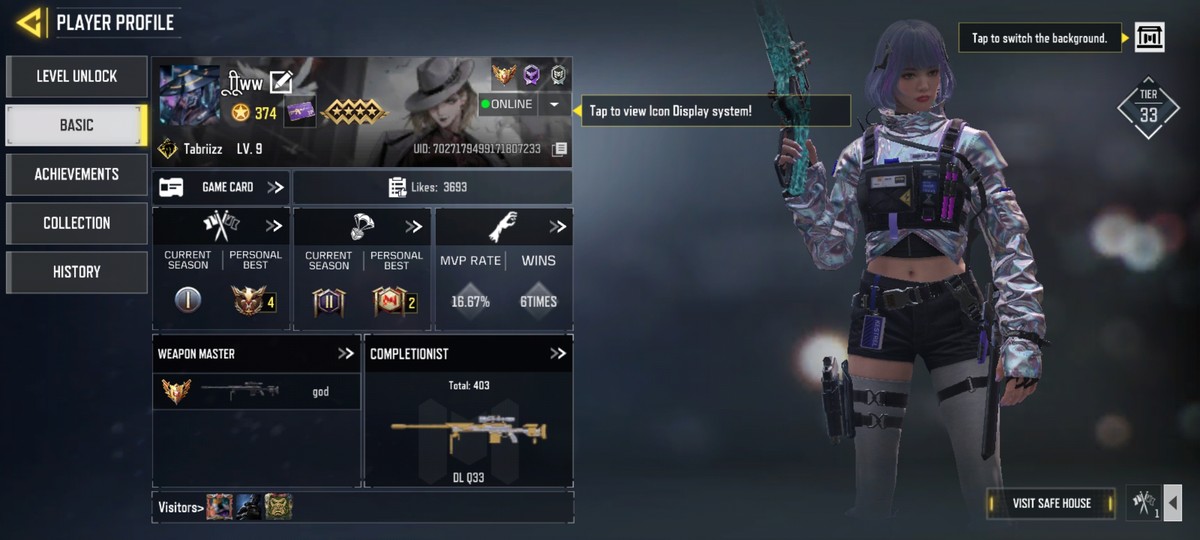
Task: Open the Visitors list
Action: tap(180, 508)
